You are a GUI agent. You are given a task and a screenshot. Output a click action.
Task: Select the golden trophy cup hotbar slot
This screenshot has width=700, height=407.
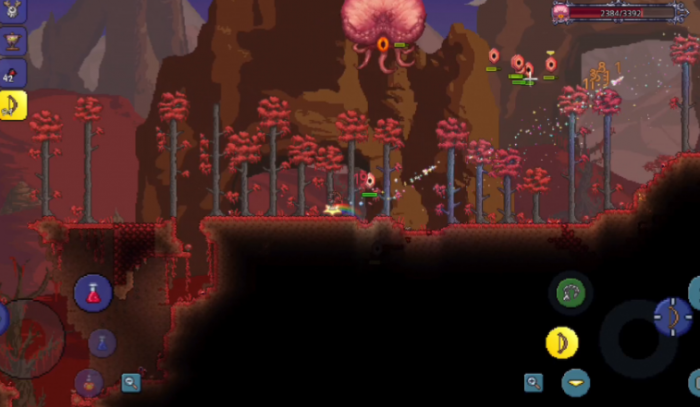pyautogui.click(x=12, y=42)
